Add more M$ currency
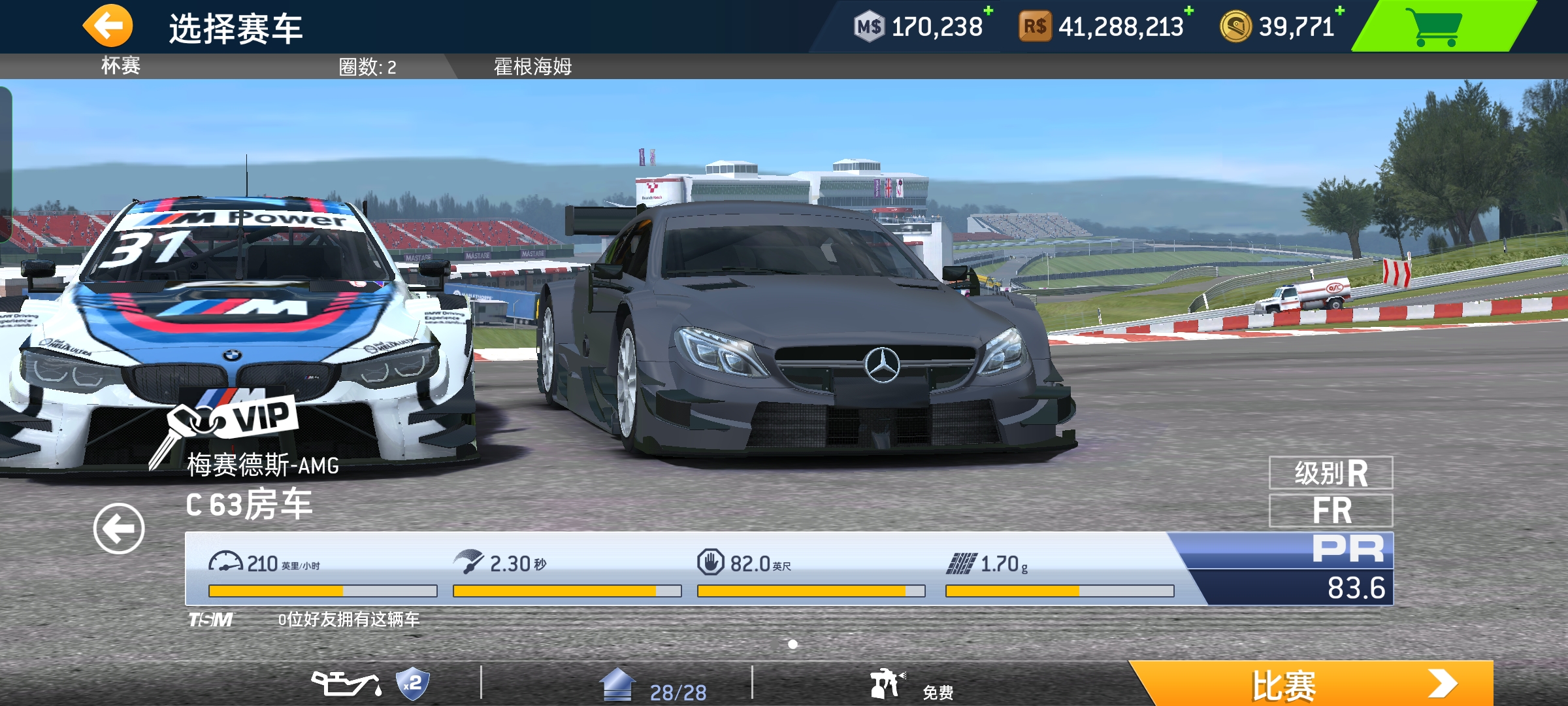The width and height of the screenshot is (1568, 706). (x=988, y=11)
